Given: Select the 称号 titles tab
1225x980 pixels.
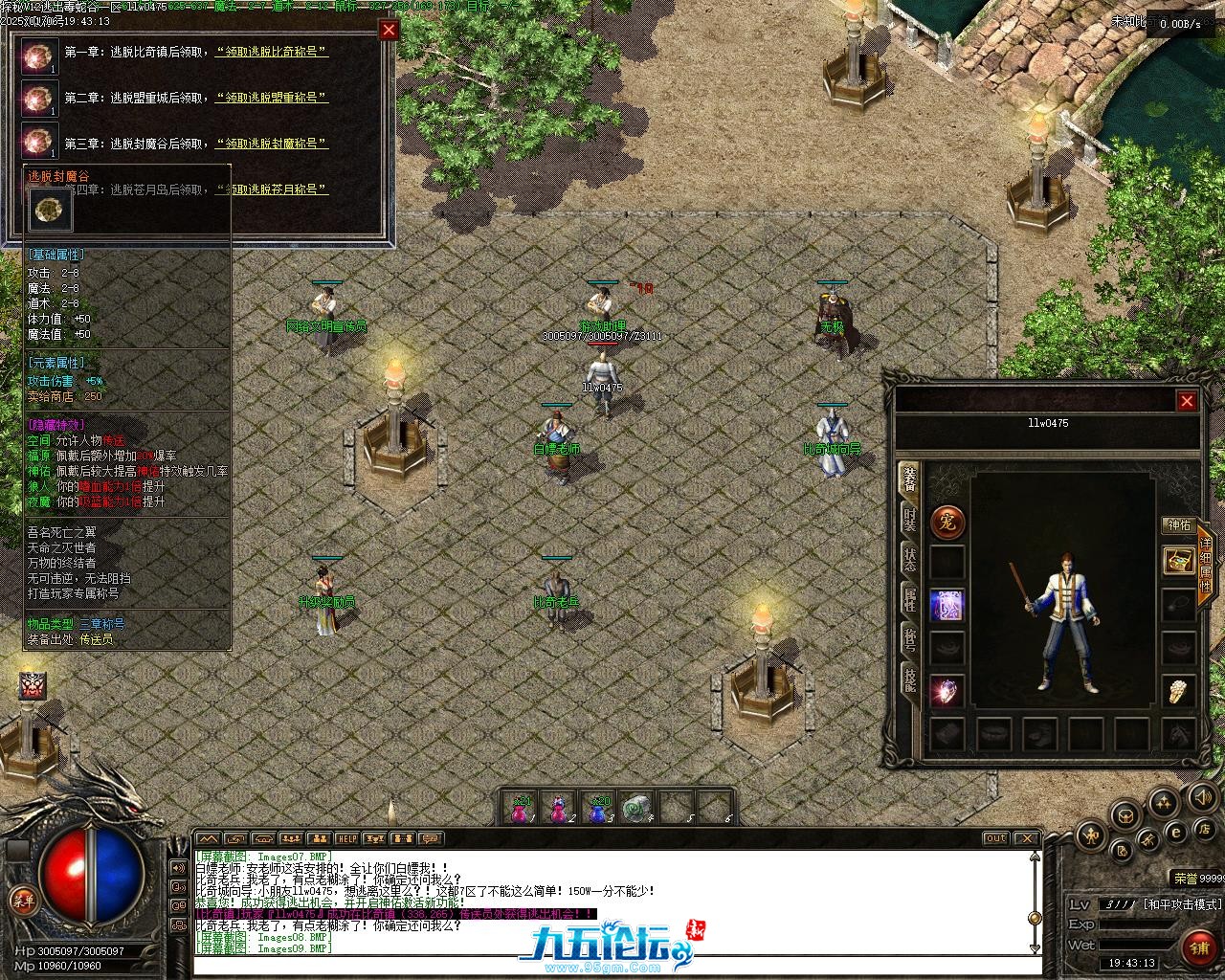Looking at the screenshot, I should tap(908, 639).
